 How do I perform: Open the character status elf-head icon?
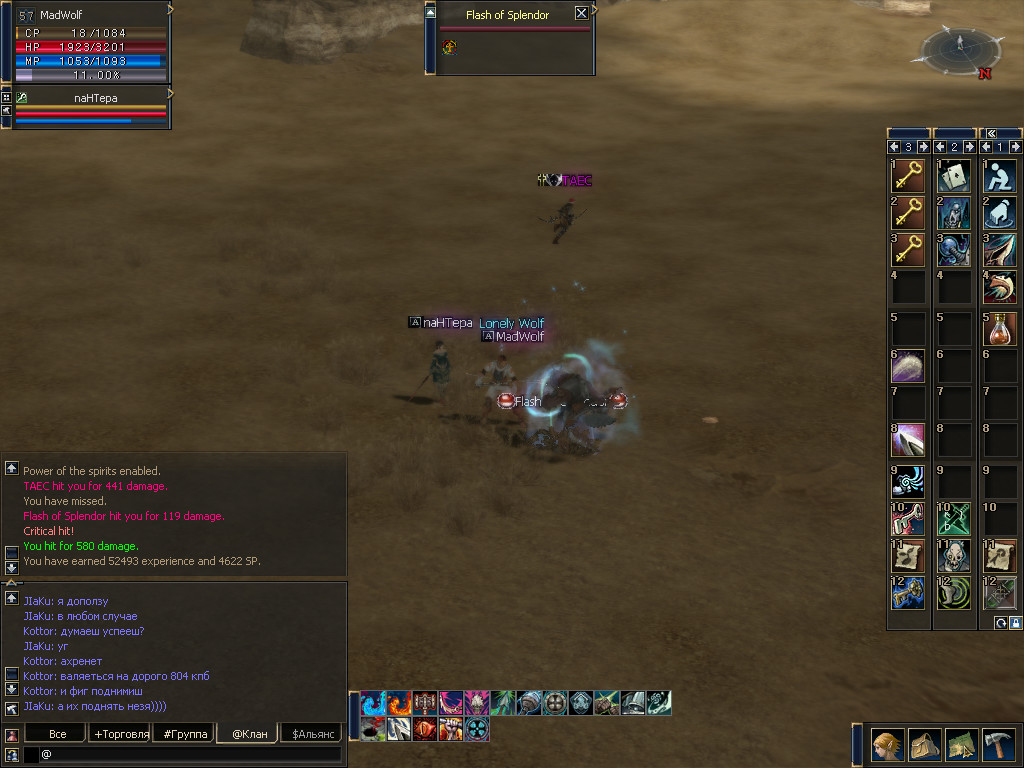coord(887,744)
